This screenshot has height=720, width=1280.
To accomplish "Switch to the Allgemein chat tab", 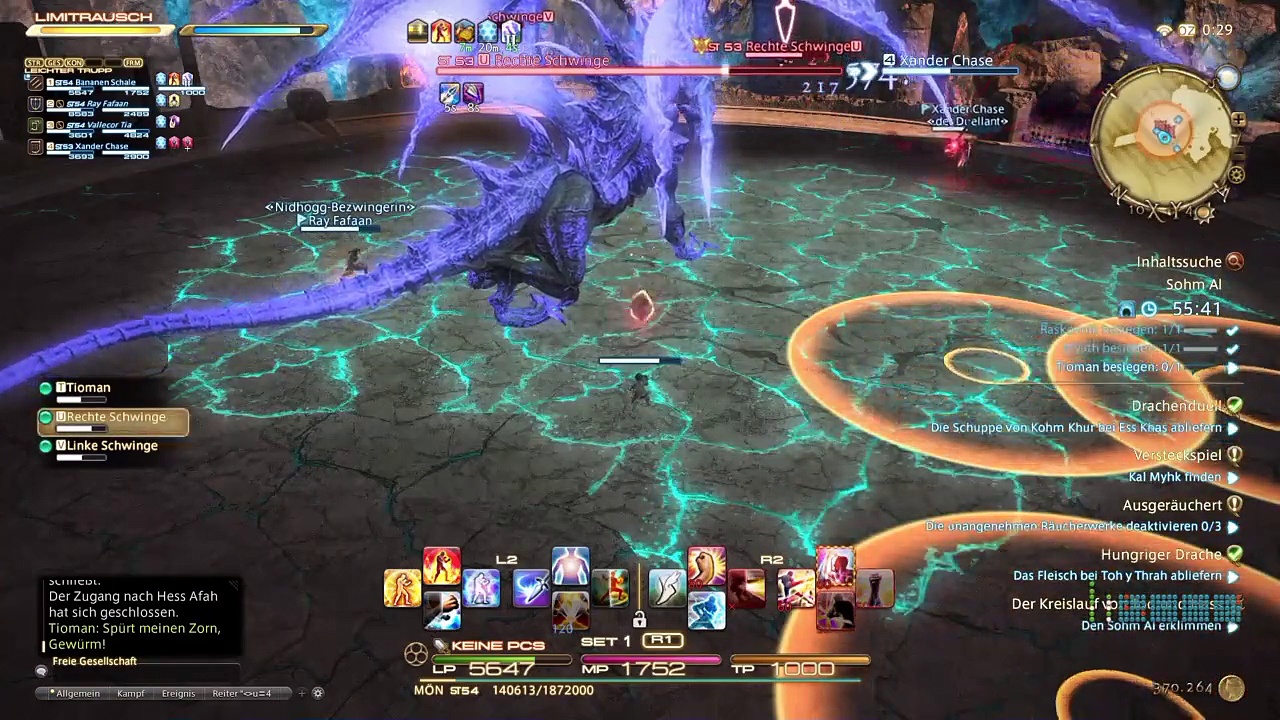I will [77, 693].
